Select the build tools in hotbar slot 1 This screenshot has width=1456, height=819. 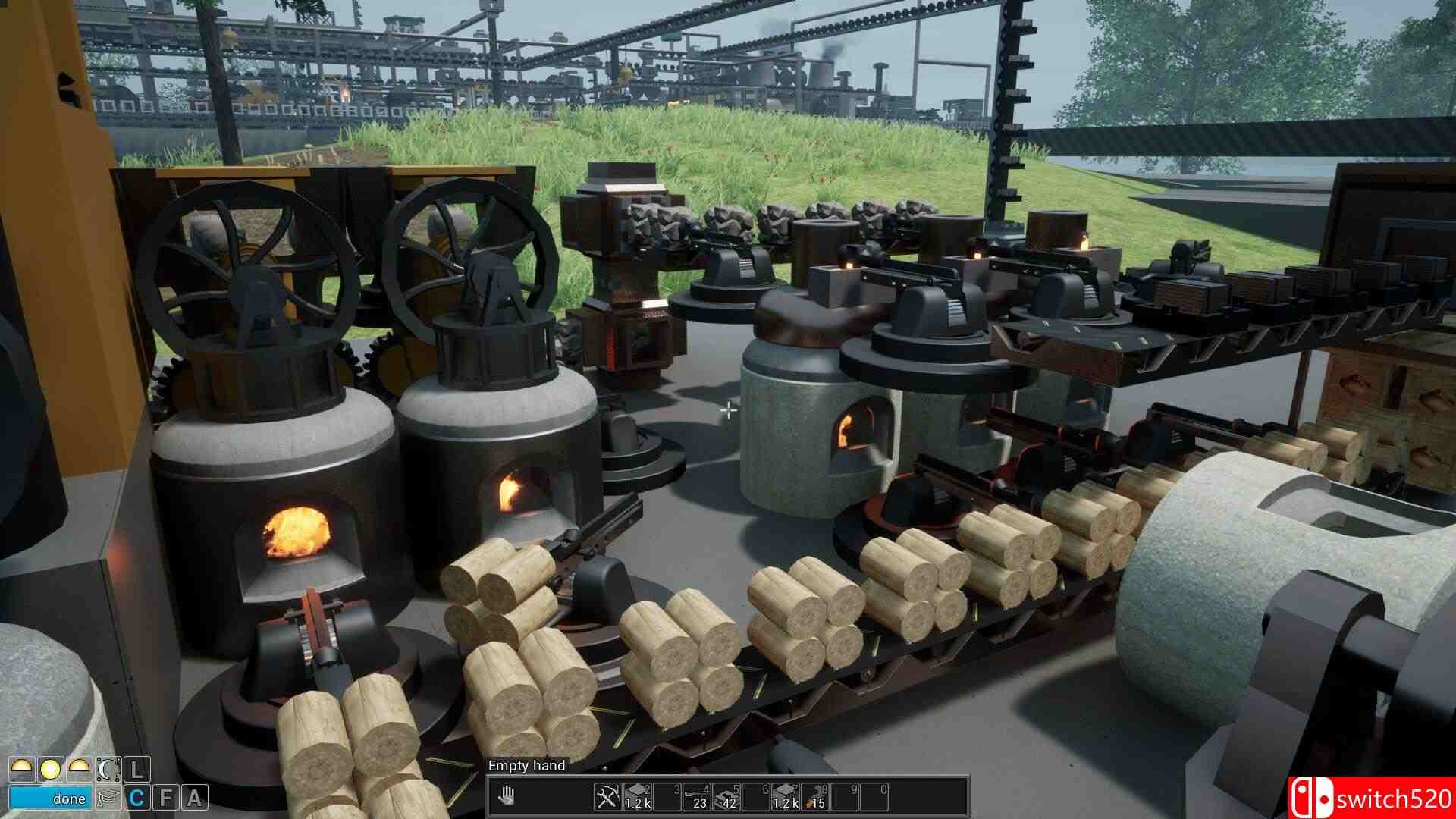[607, 798]
